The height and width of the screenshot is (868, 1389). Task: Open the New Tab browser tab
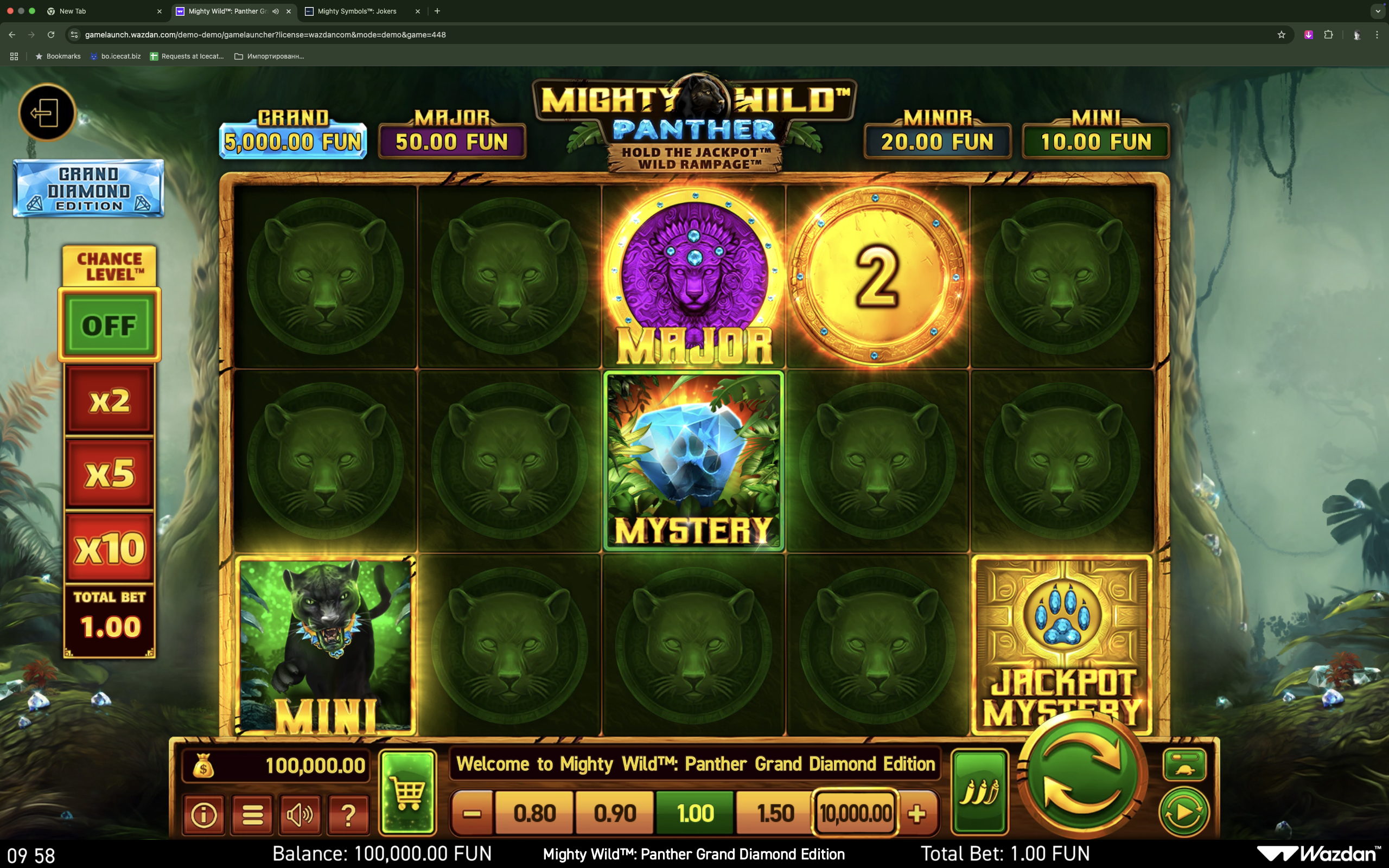click(x=73, y=11)
